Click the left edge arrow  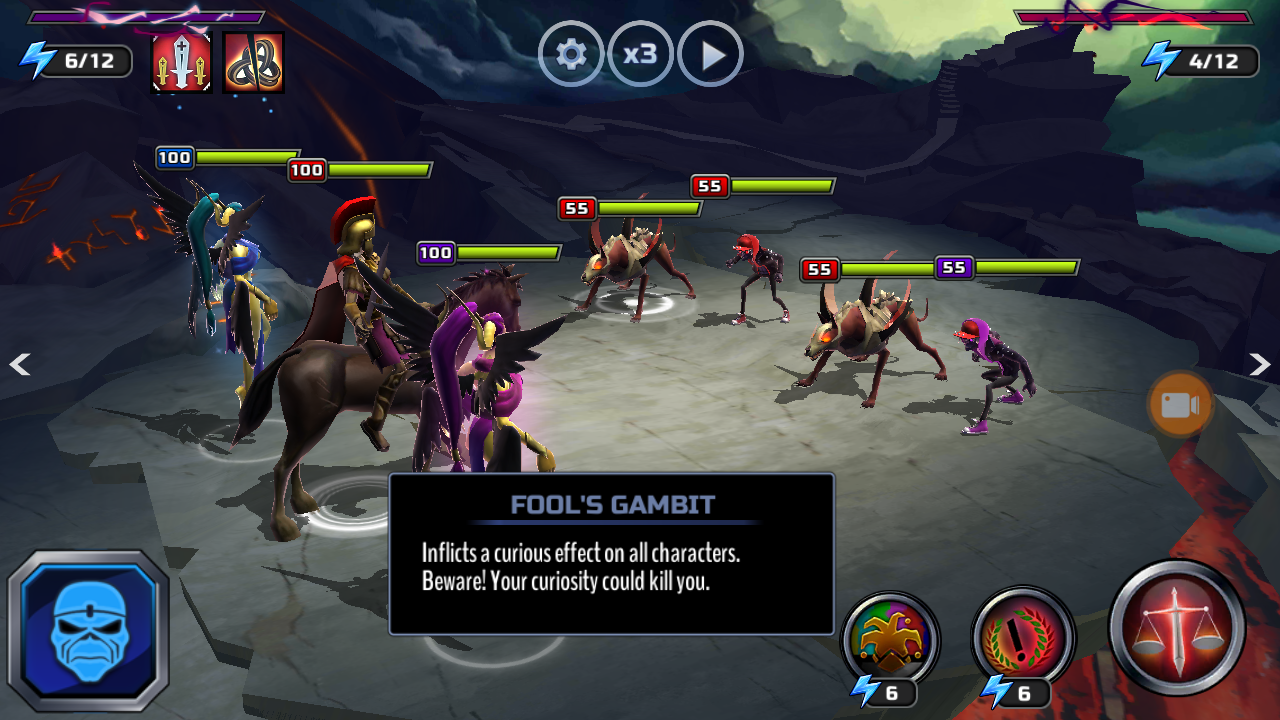tap(19, 365)
